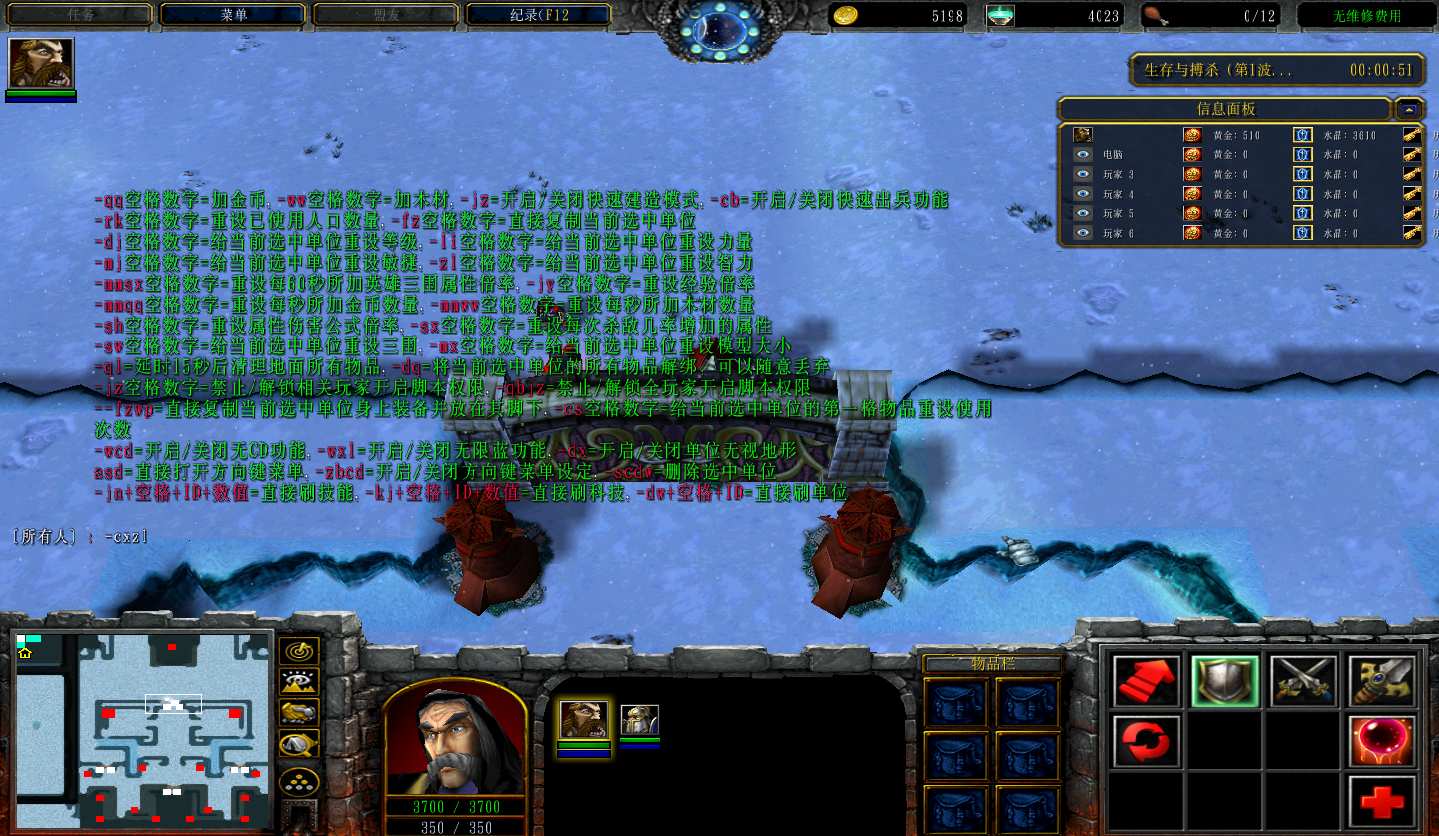
Task: Open the 菜单 main menu
Action: coord(233,15)
